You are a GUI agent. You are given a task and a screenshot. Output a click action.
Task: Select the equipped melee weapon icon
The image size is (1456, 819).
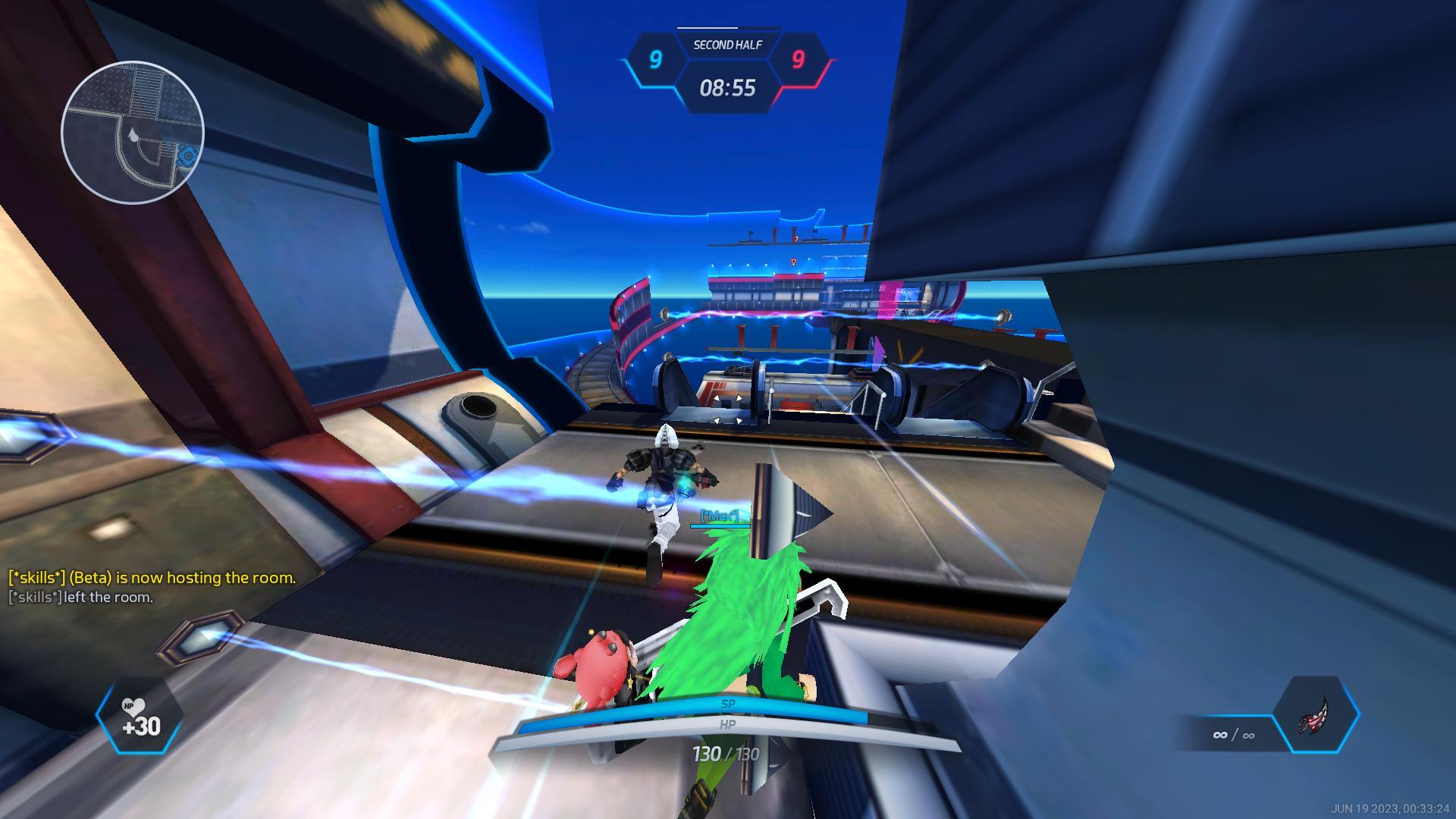pos(1316,714)
